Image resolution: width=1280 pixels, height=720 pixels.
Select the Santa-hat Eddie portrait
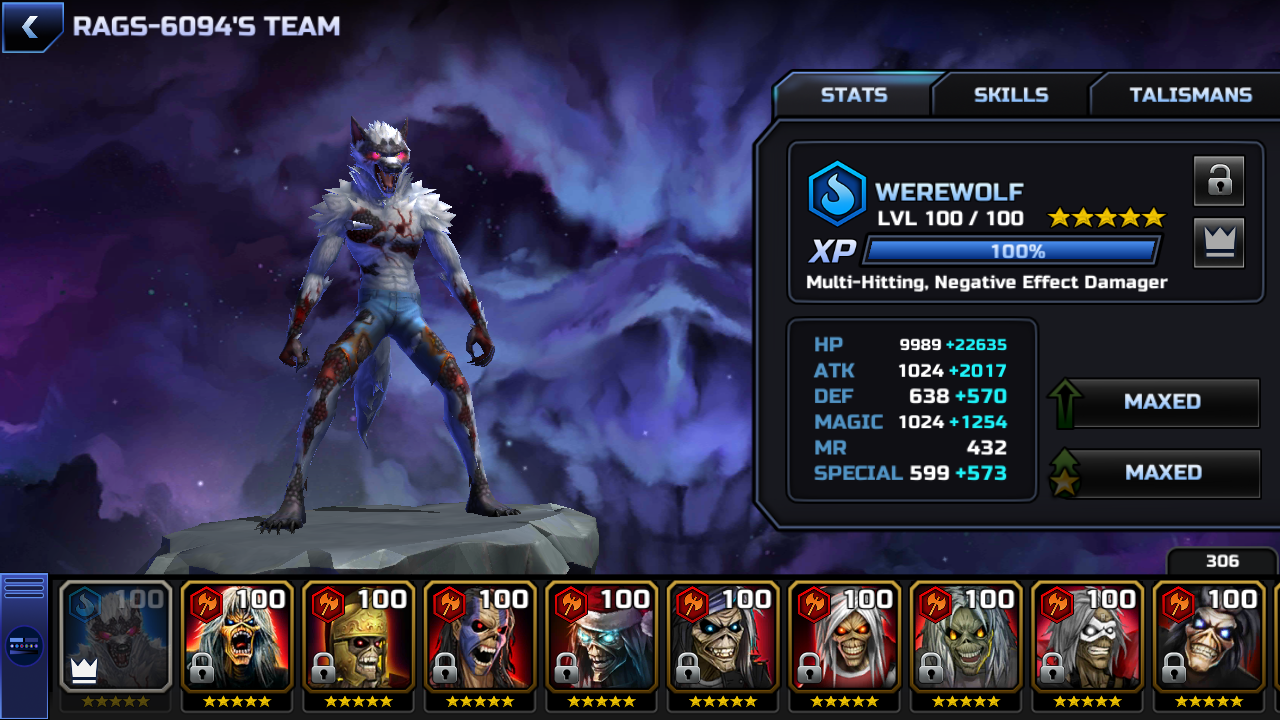tap(601, 637)
